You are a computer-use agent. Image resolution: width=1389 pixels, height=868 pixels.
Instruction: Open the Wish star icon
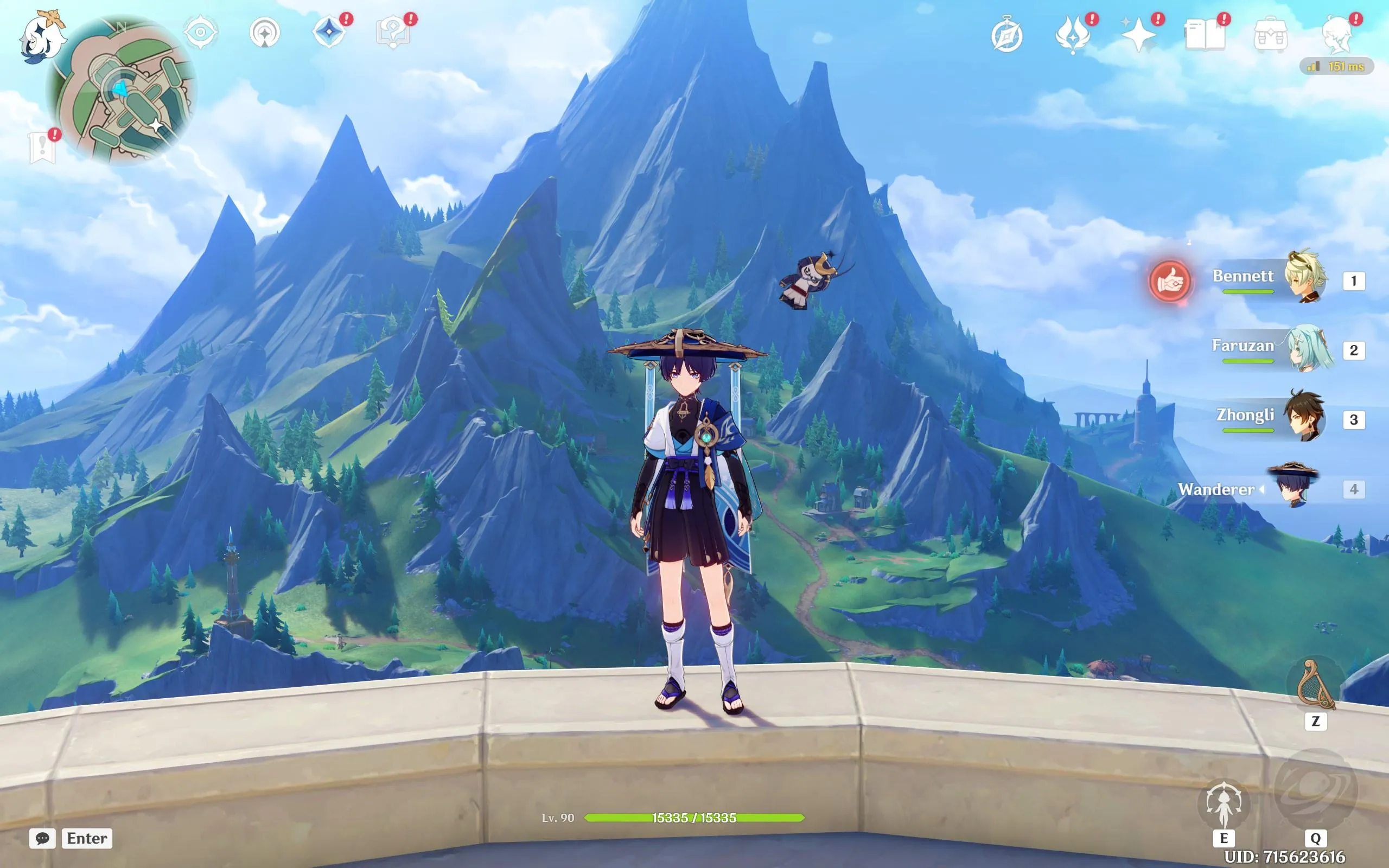[1139, 34]
